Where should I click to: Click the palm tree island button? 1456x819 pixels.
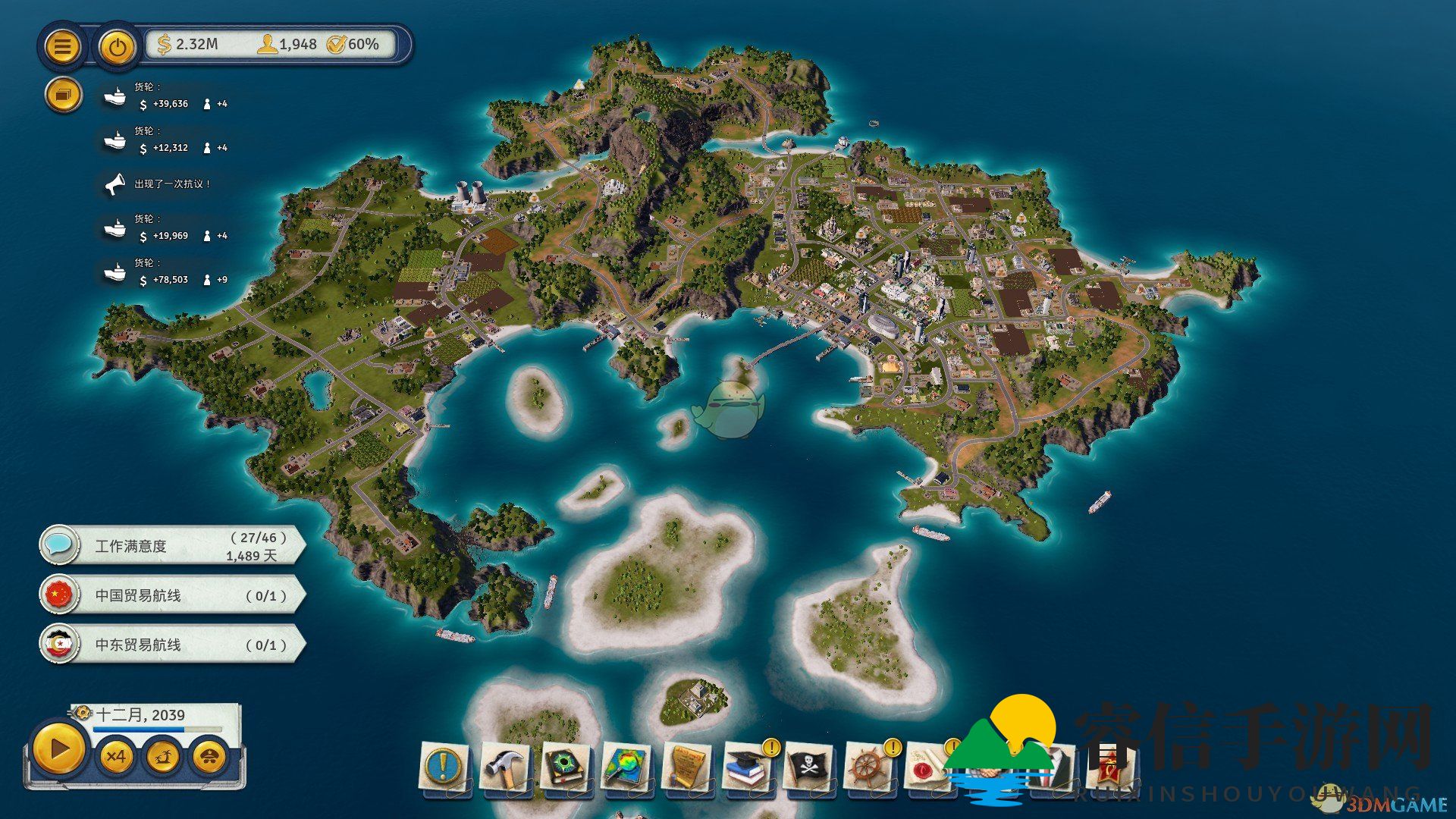pos(163,756)
